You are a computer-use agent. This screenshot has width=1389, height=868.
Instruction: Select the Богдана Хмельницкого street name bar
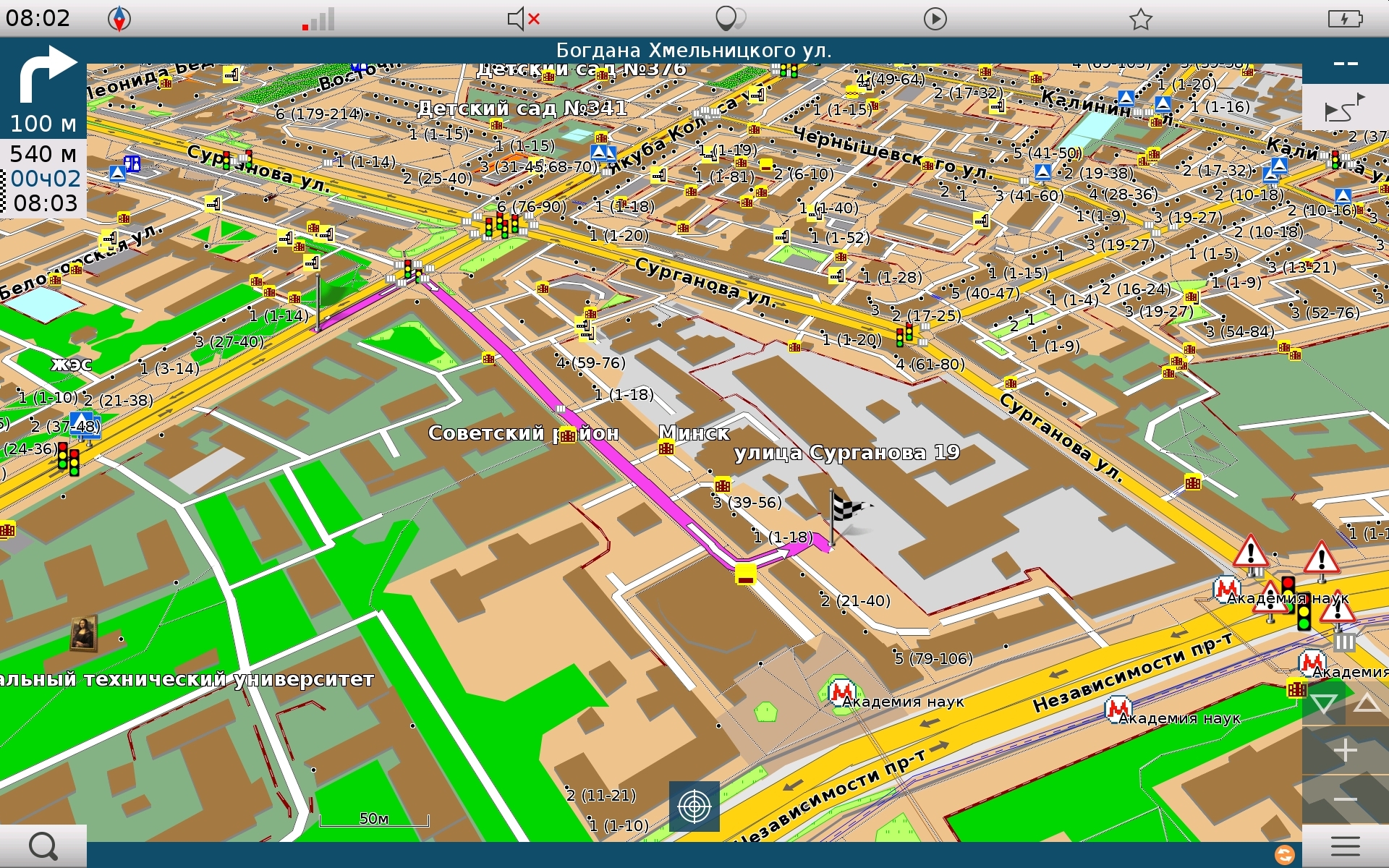pyautogui.click(x=693, y=51)
